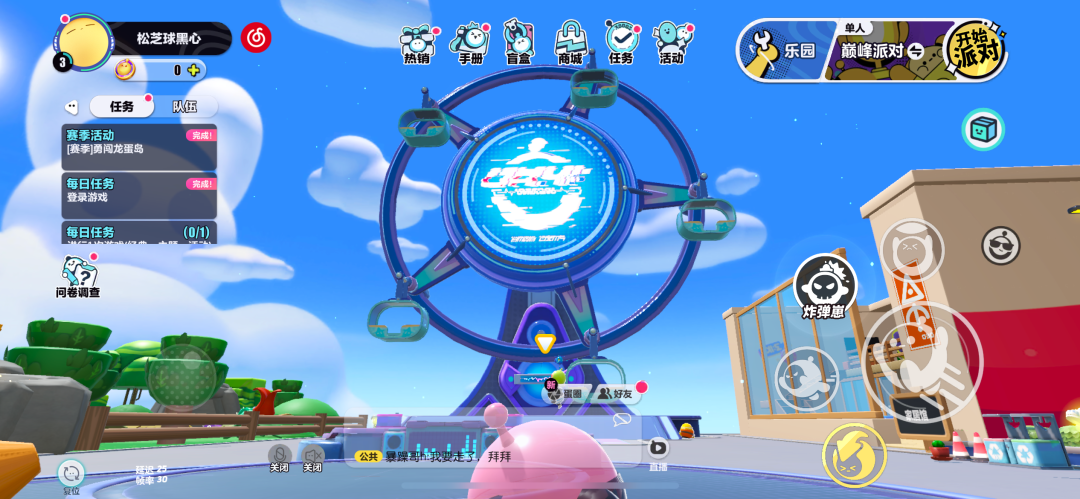This screenshot has height=499, width=1080.
Task: Open the red NetEase Cloud Music icon
Action: [x=256, y=38]
